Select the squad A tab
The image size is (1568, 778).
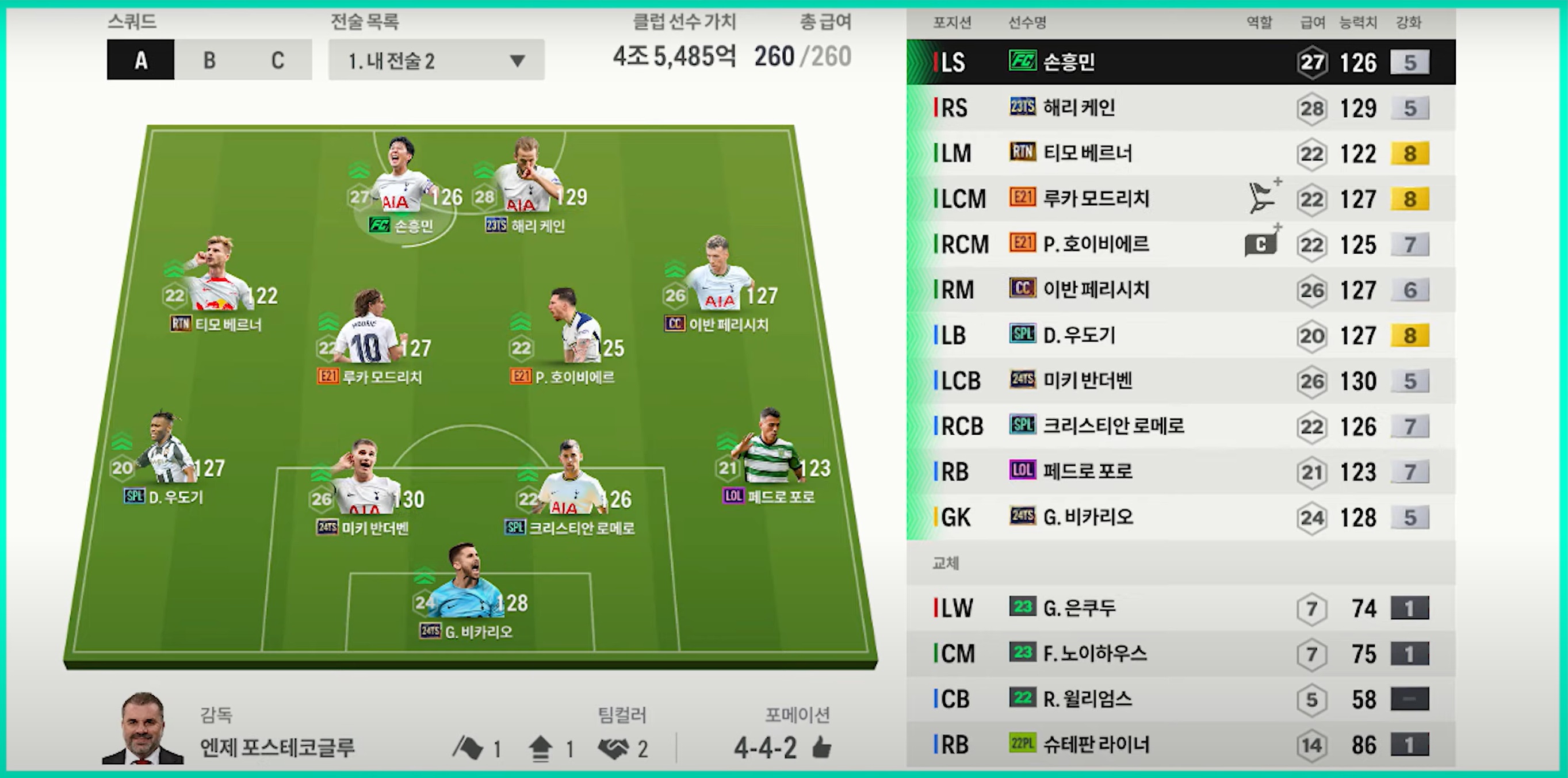(x=140, y=60)
